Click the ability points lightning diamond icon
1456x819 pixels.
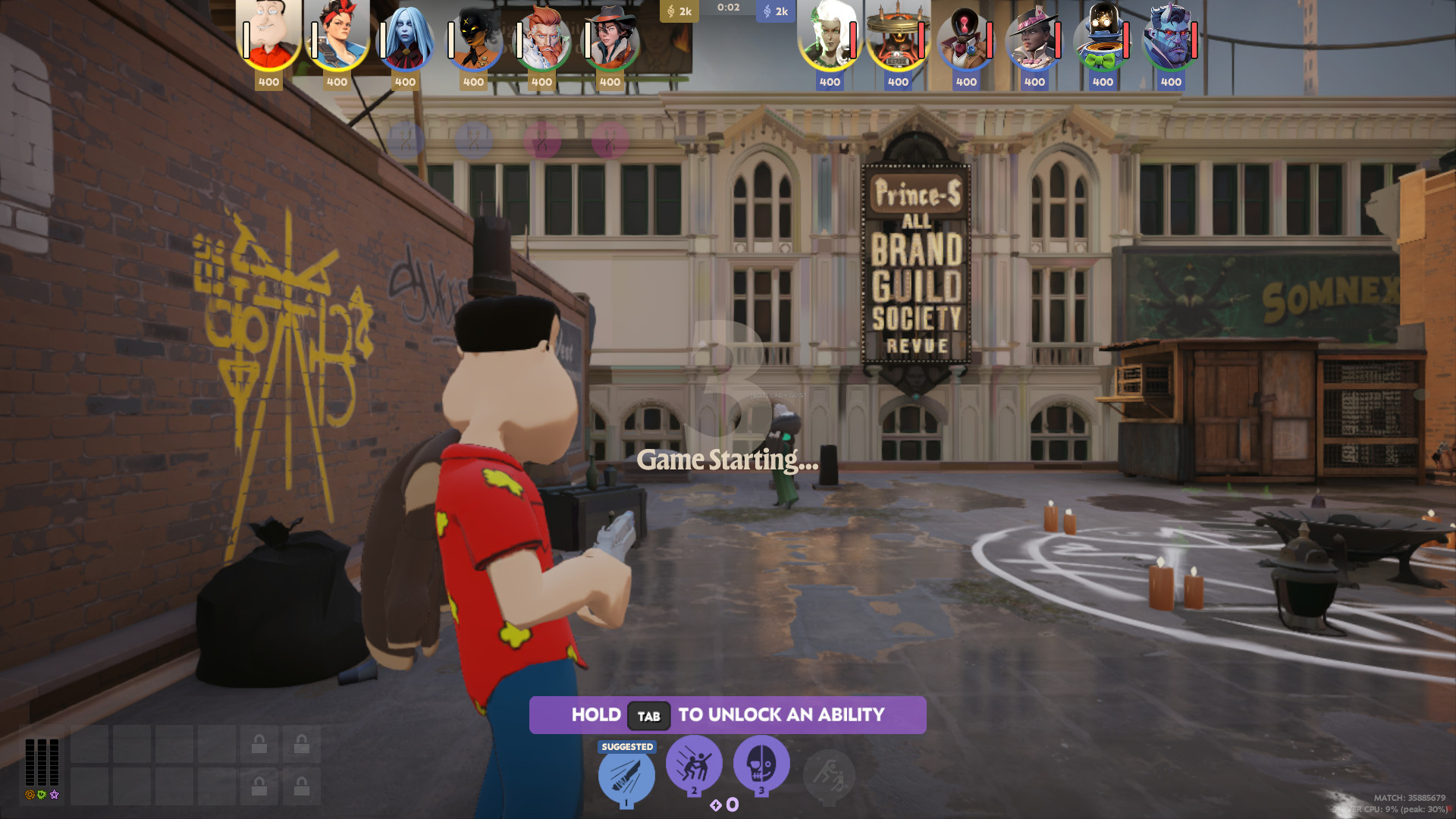716,806
